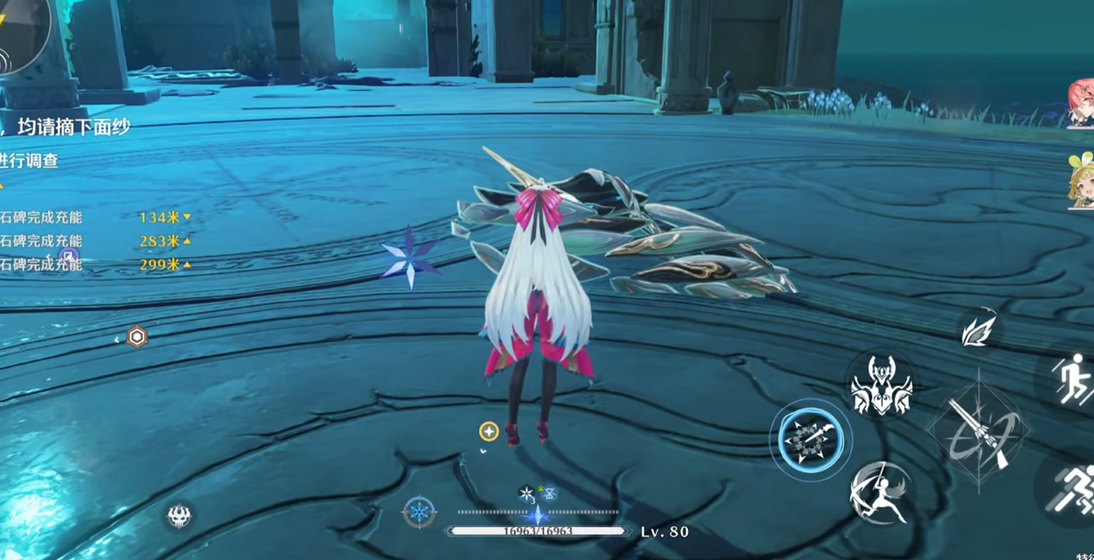Switch to the blonde party member portrait

point(1081,182)
